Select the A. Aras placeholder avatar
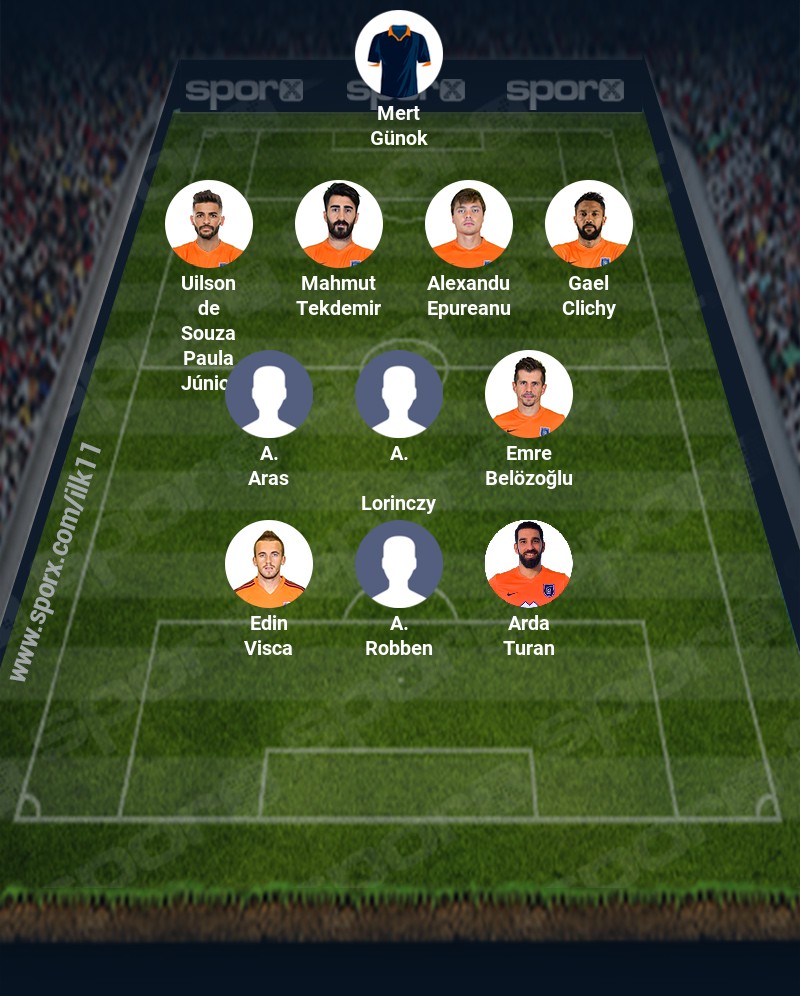This screenshot has width=800, height=996. [269, 394]
